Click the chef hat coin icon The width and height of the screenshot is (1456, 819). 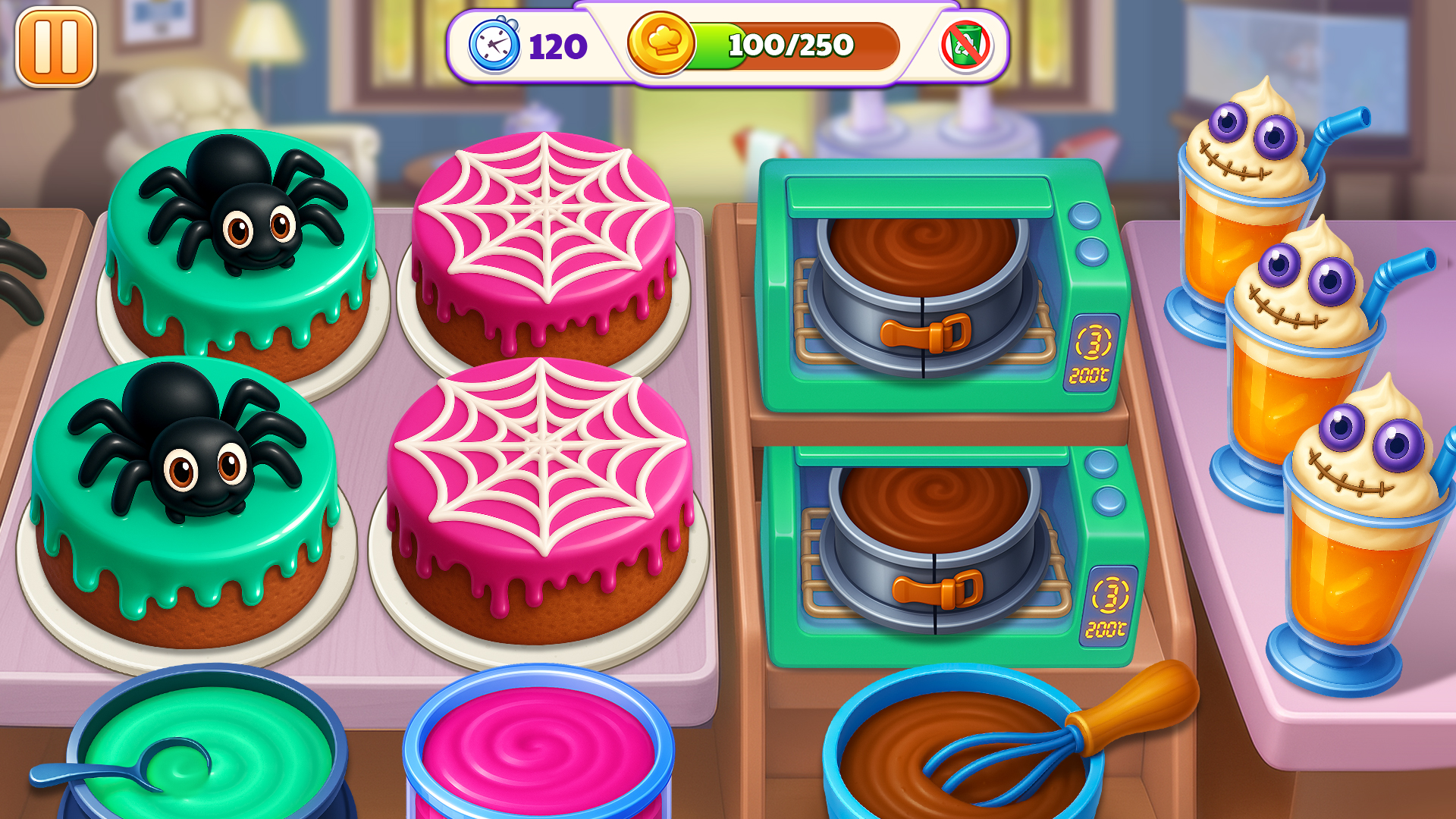661,47
